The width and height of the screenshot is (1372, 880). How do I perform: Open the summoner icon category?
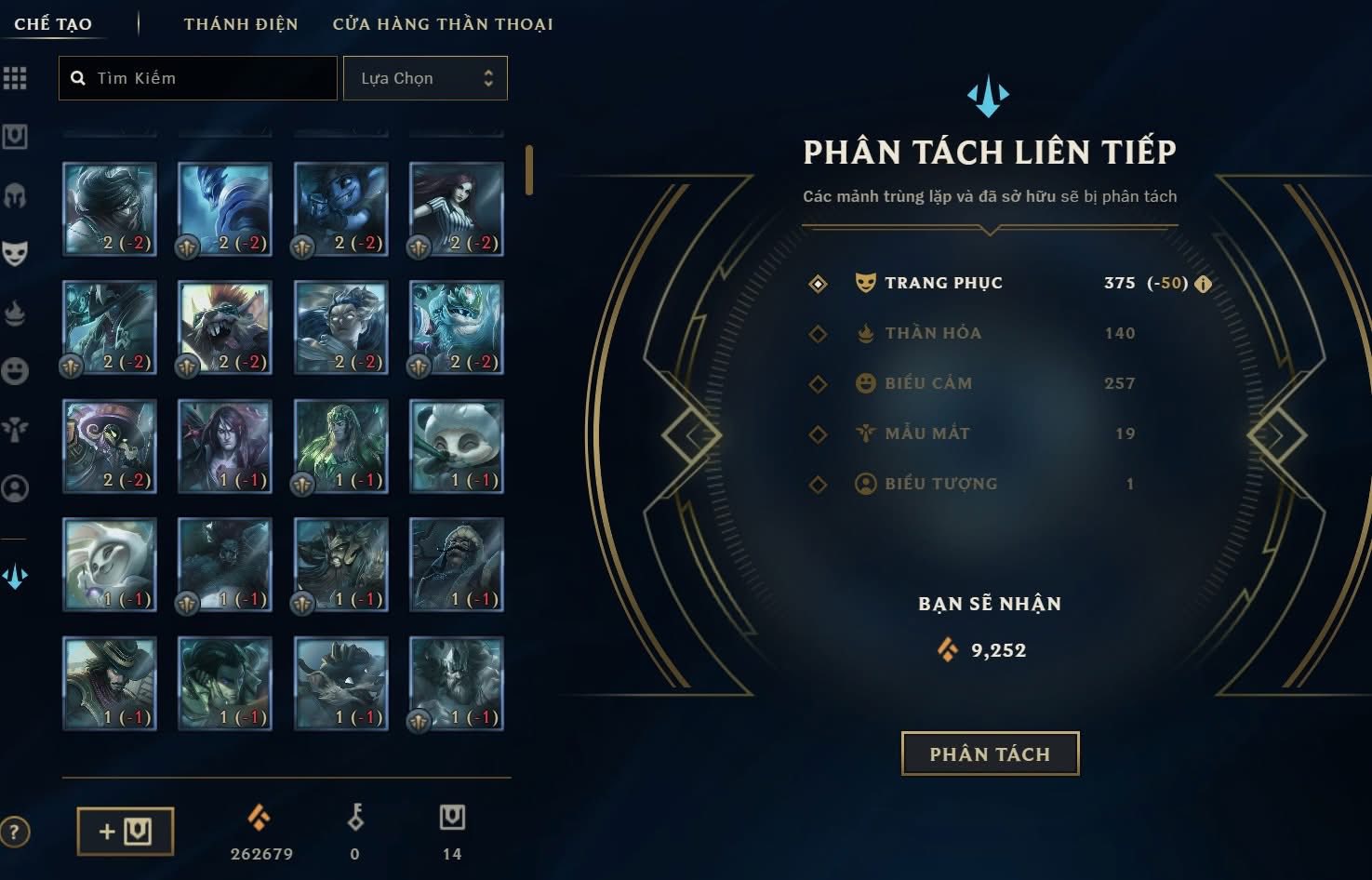pyautogui.click(x=15, y=487)
